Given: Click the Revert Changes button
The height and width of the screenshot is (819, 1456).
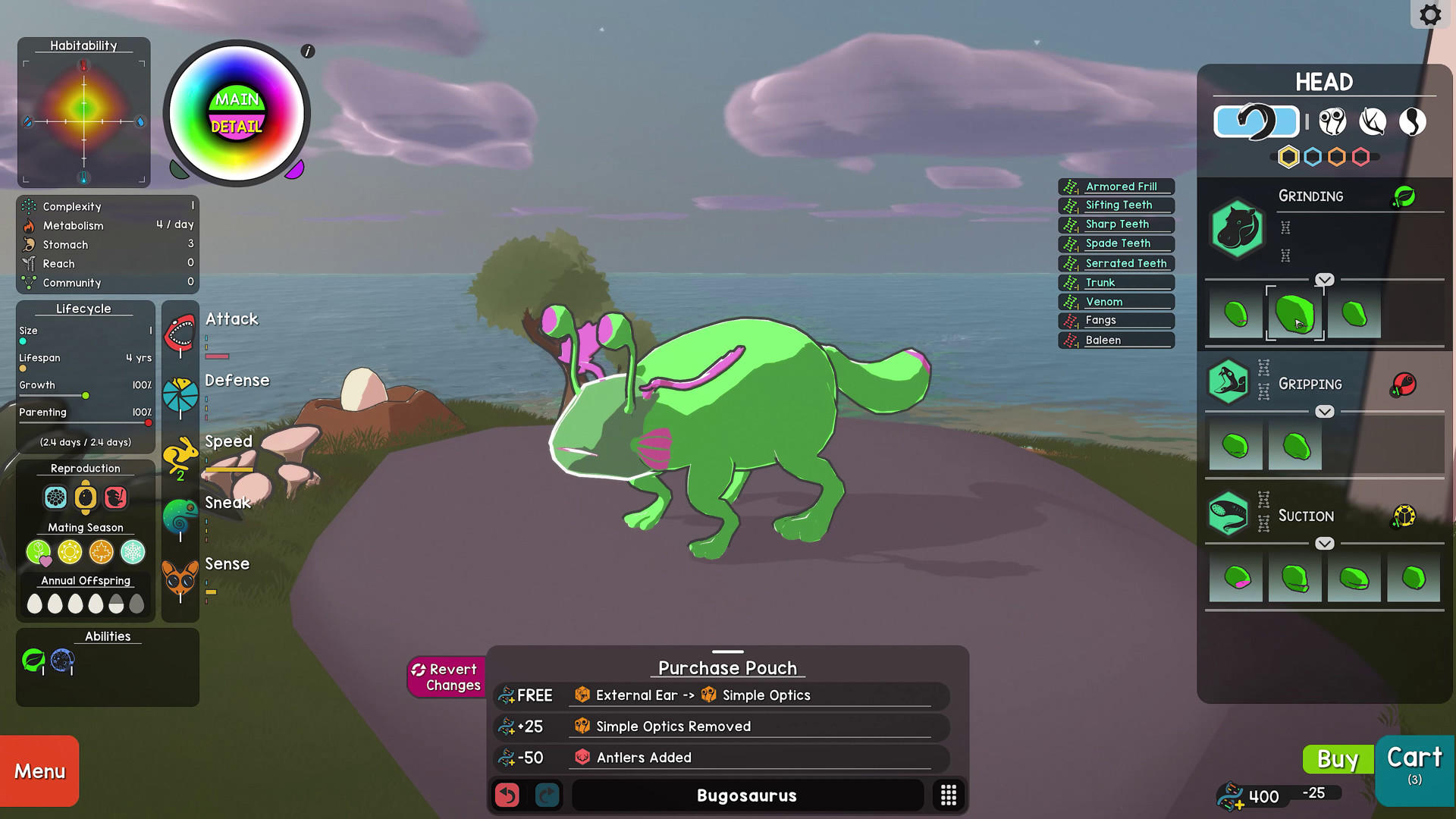Looking at the screenshot, I should coord(446,677).
